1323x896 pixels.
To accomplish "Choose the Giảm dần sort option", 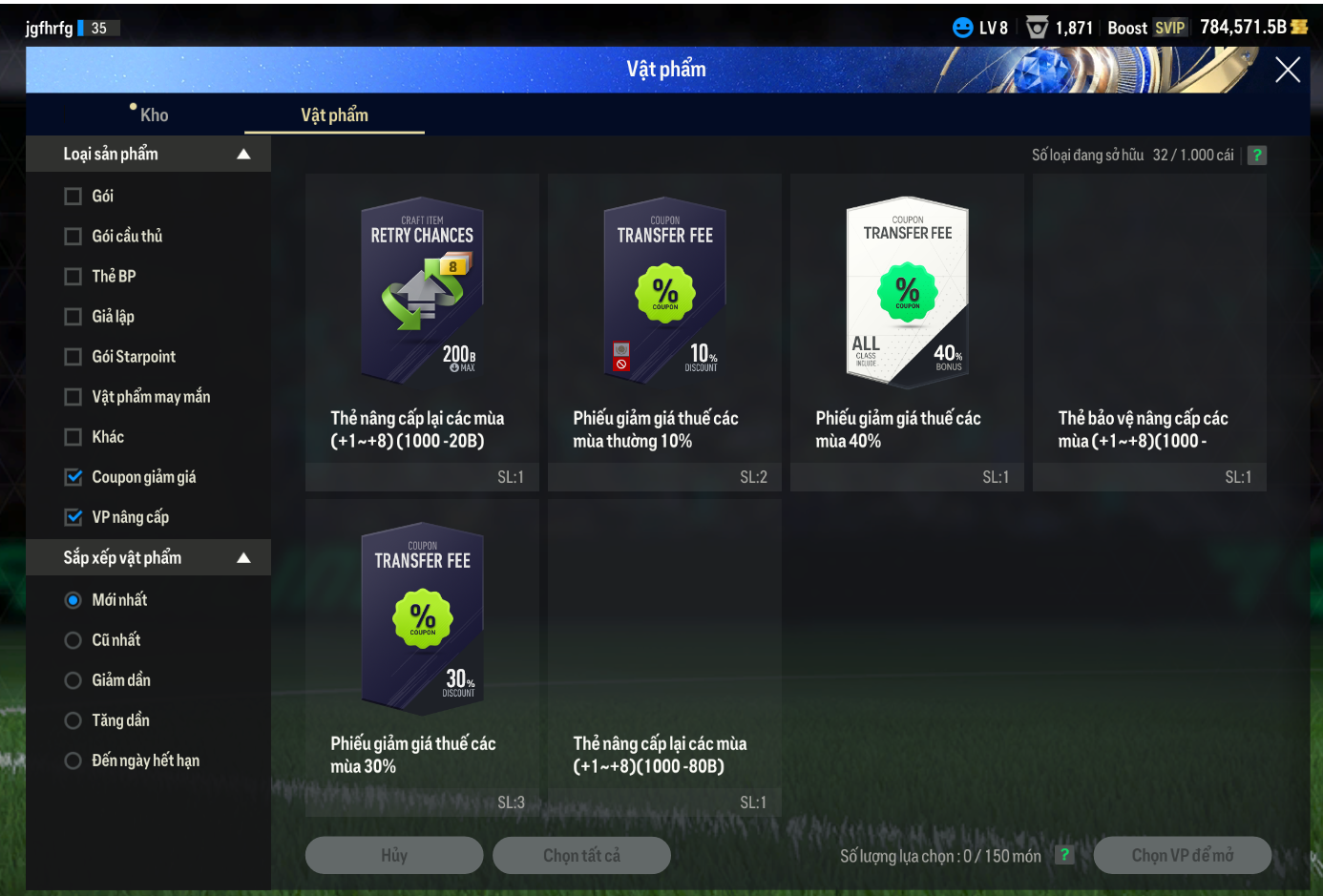I will coord(73,680).
